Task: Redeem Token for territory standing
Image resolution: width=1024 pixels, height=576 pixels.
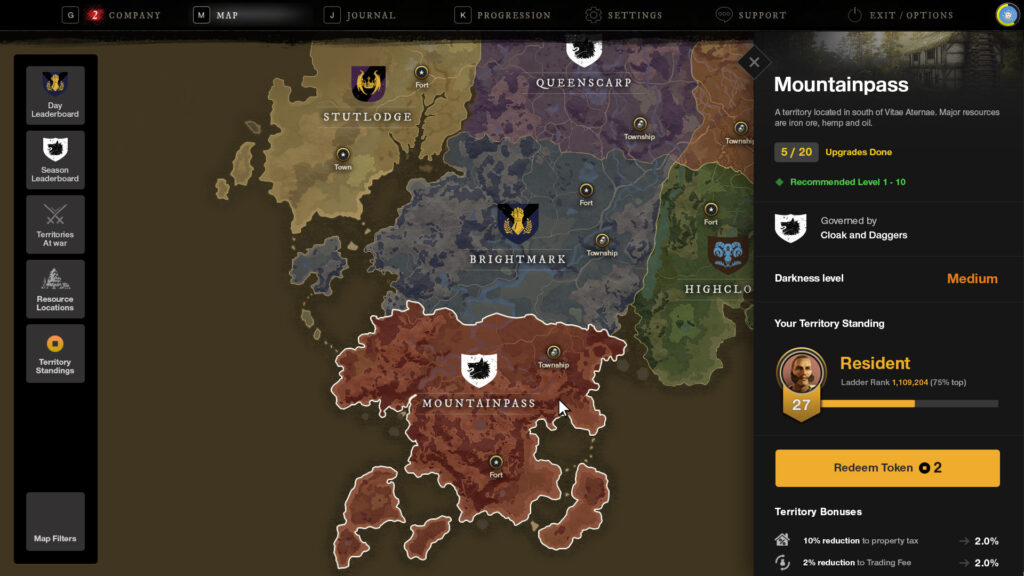Action: click(887, 468)
